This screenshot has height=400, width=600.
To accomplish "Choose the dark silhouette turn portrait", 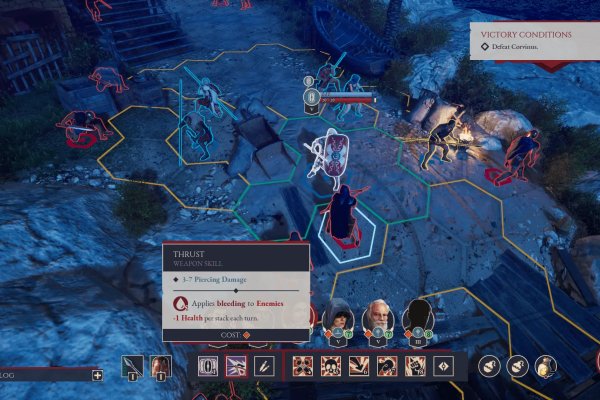I will pyautogui.click(x=418, y=317).
